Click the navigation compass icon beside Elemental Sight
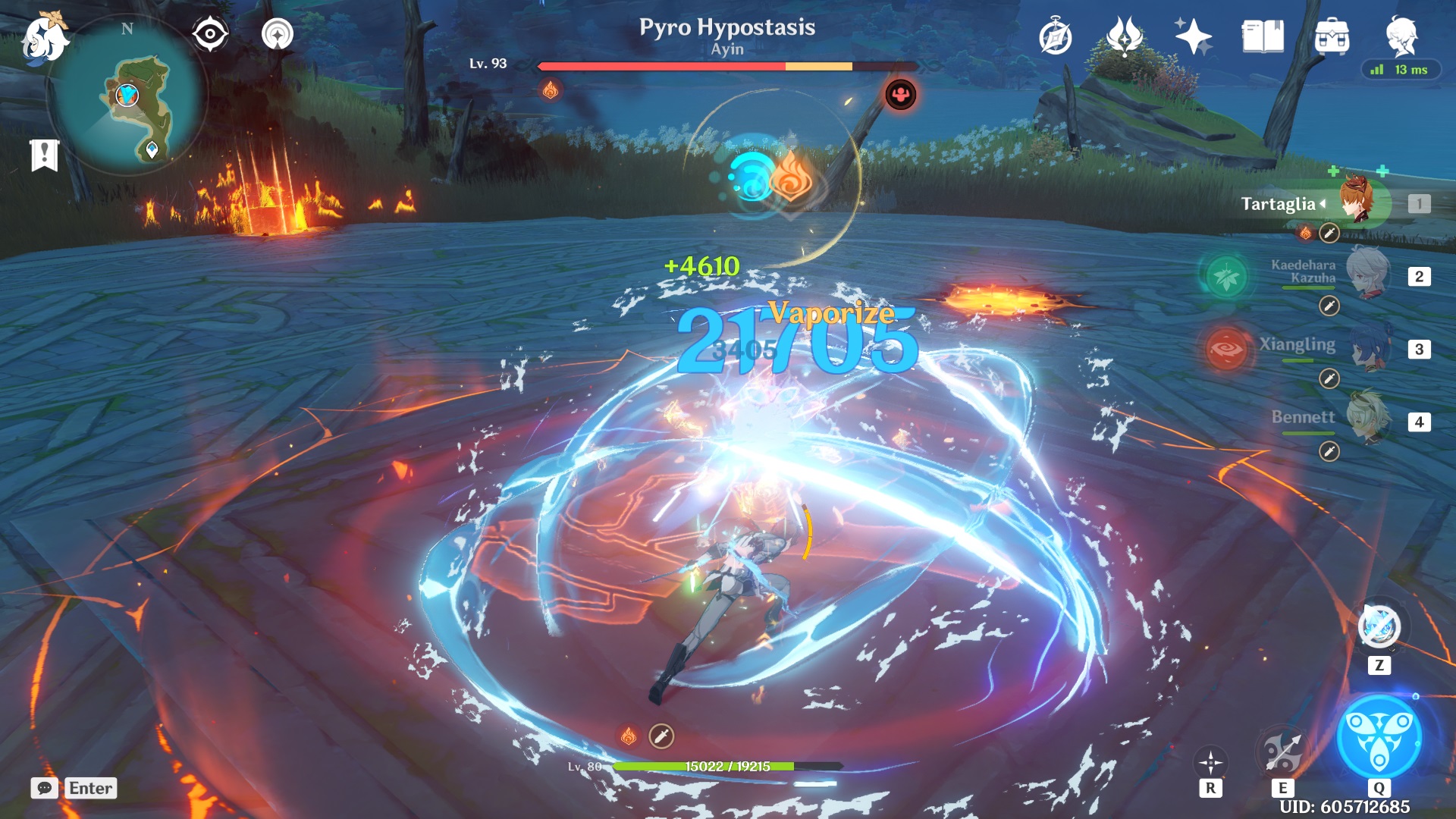 pyautogui.click(x=278, y=33)
